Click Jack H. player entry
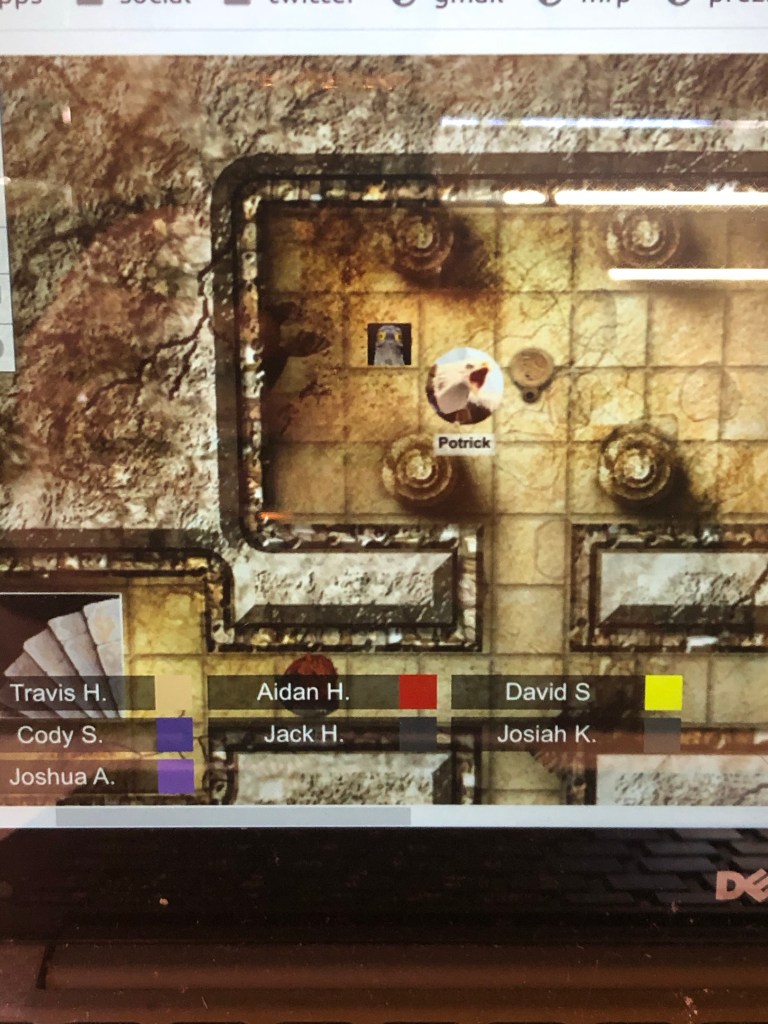This screenshot has width=768, height=1024. click(303, 735)
